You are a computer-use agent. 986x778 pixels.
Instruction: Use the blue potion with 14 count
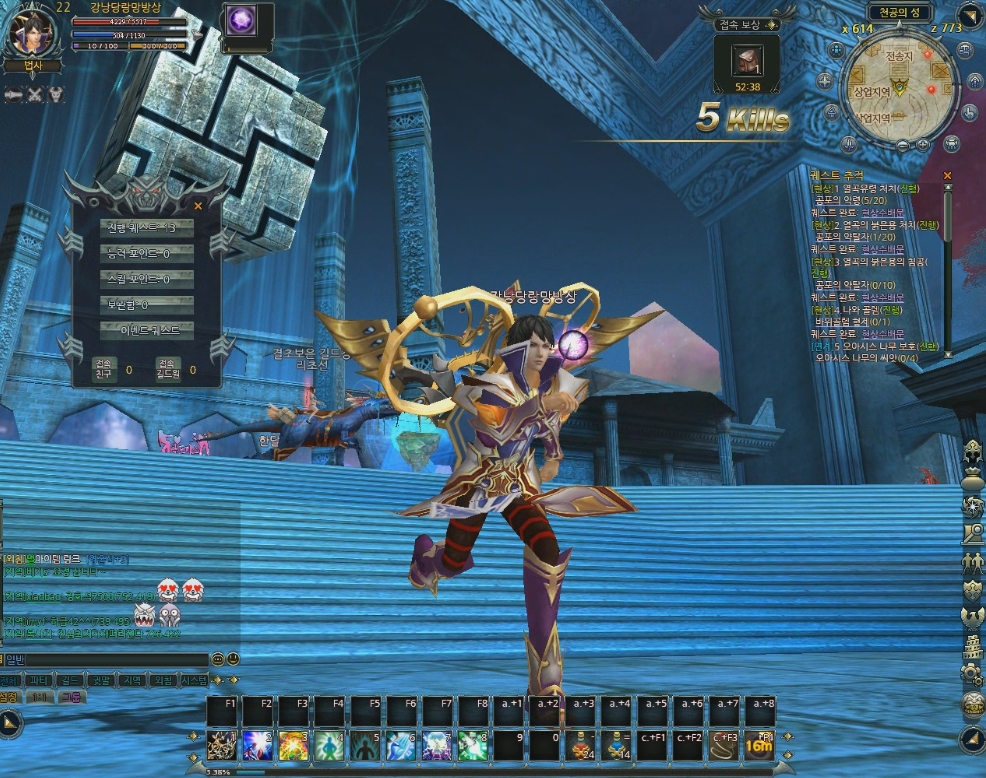pos(617,746)
